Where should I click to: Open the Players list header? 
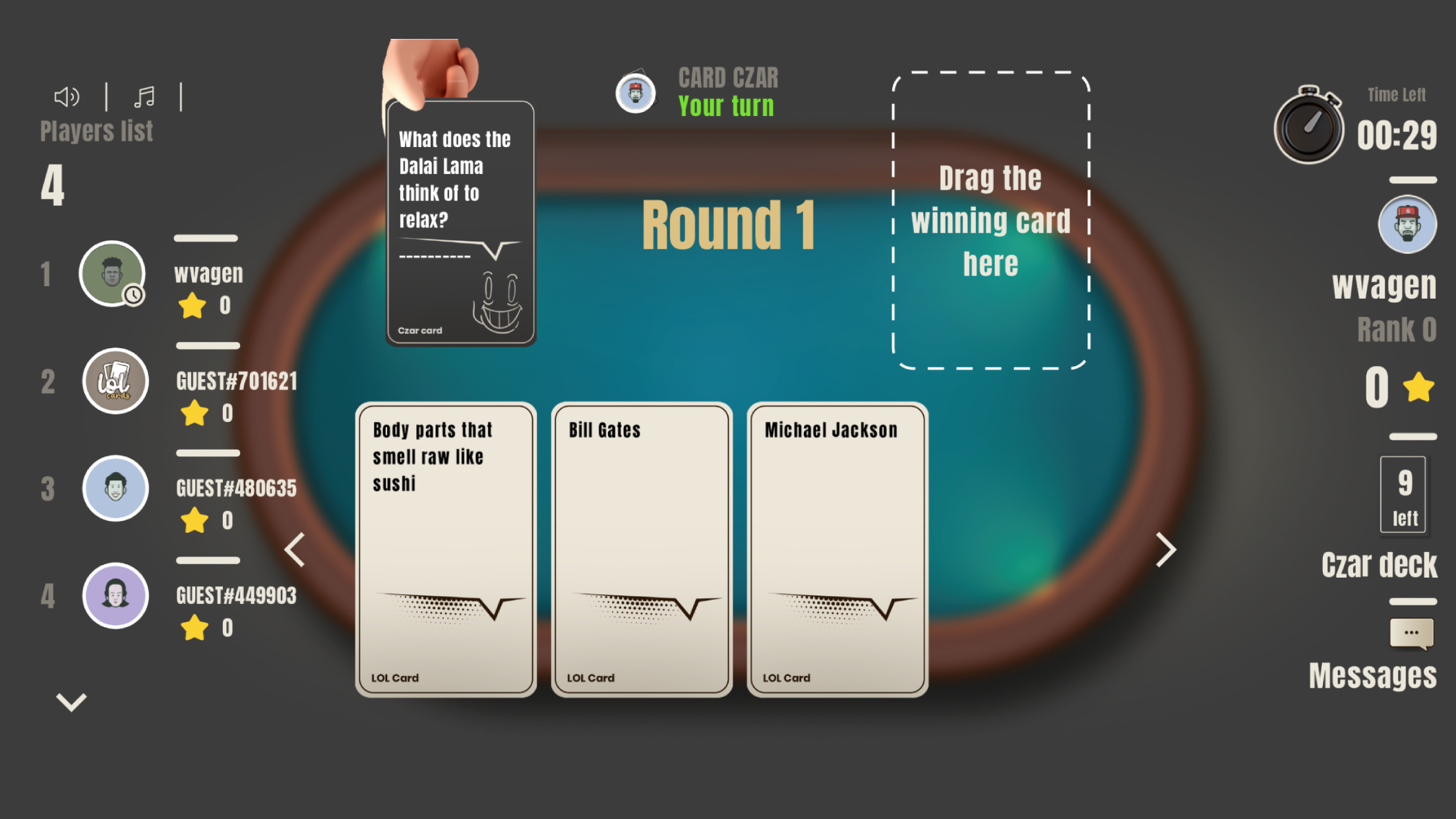tap(96, 130)
